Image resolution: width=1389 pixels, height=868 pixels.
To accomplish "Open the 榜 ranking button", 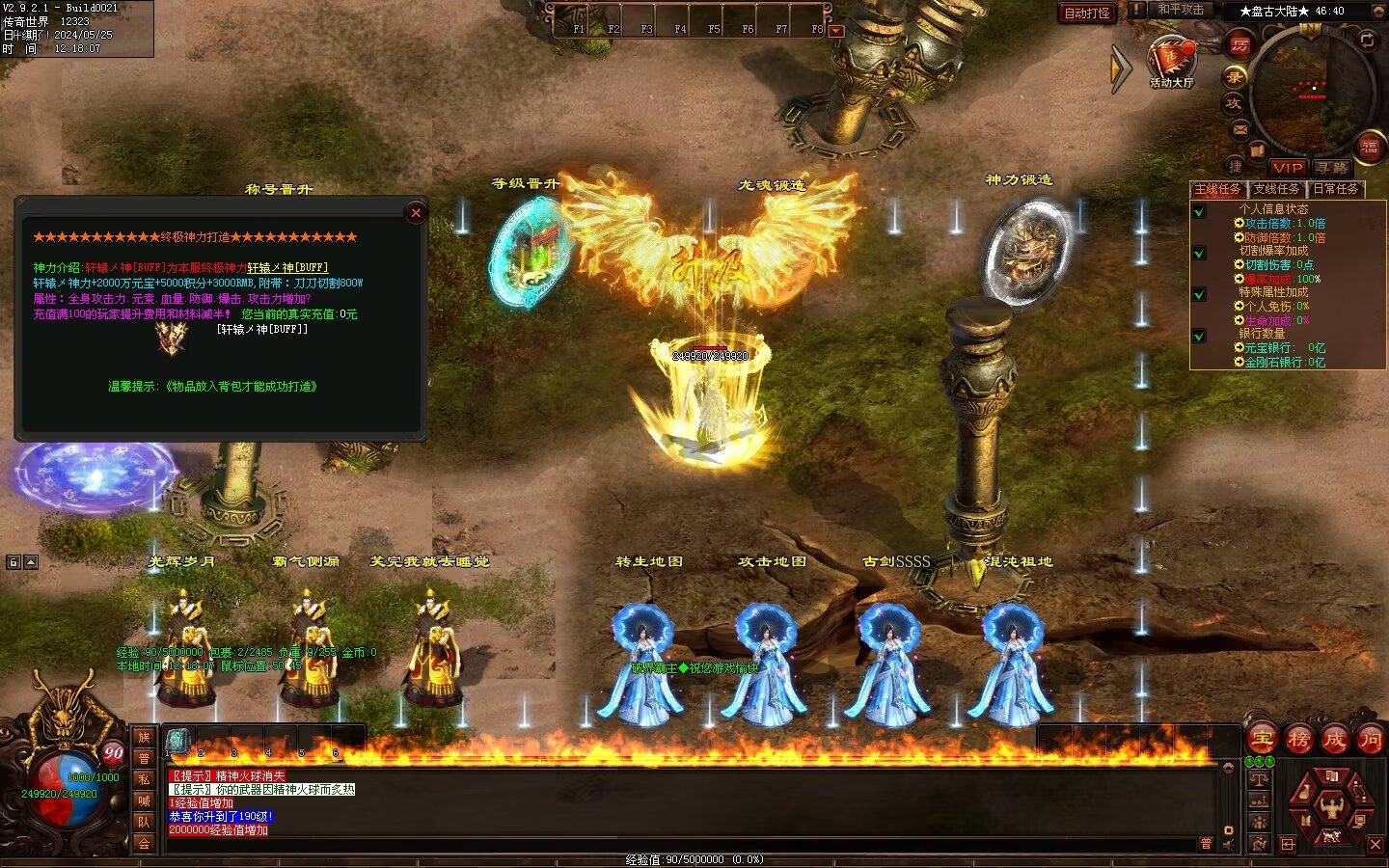I will click(1298, 740).
